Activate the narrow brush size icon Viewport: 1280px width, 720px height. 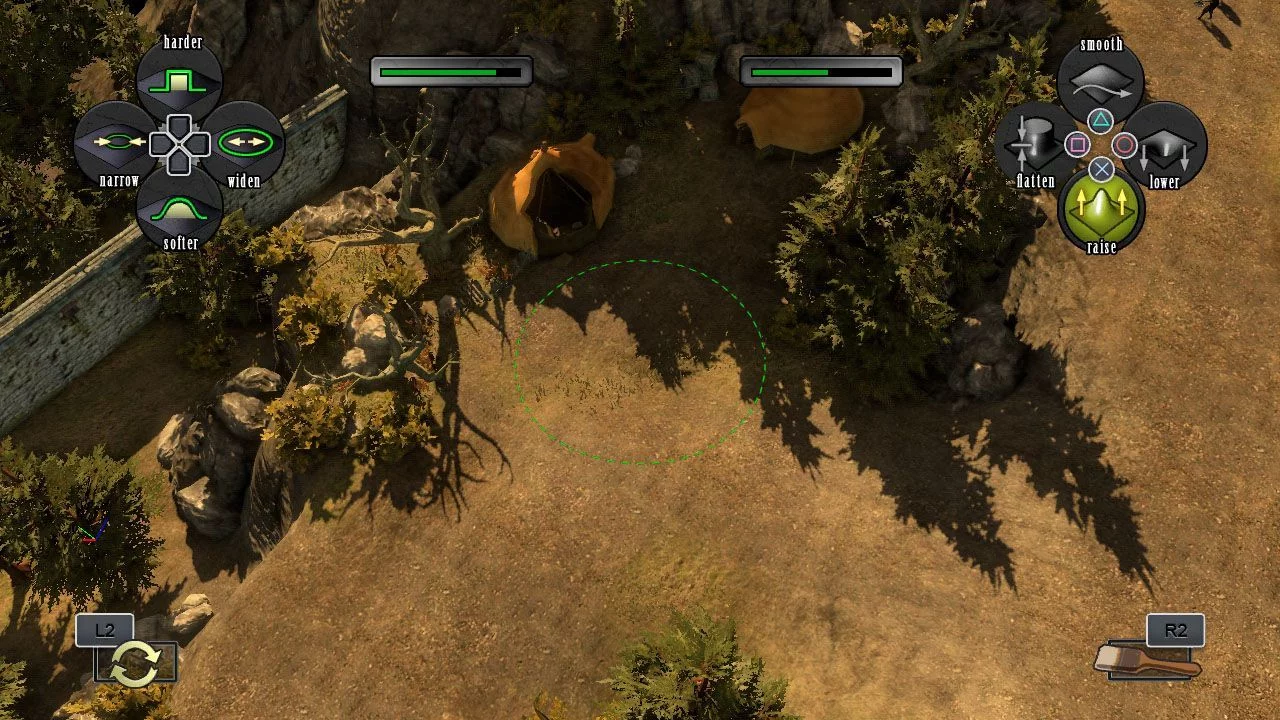(x=115, y=143)
